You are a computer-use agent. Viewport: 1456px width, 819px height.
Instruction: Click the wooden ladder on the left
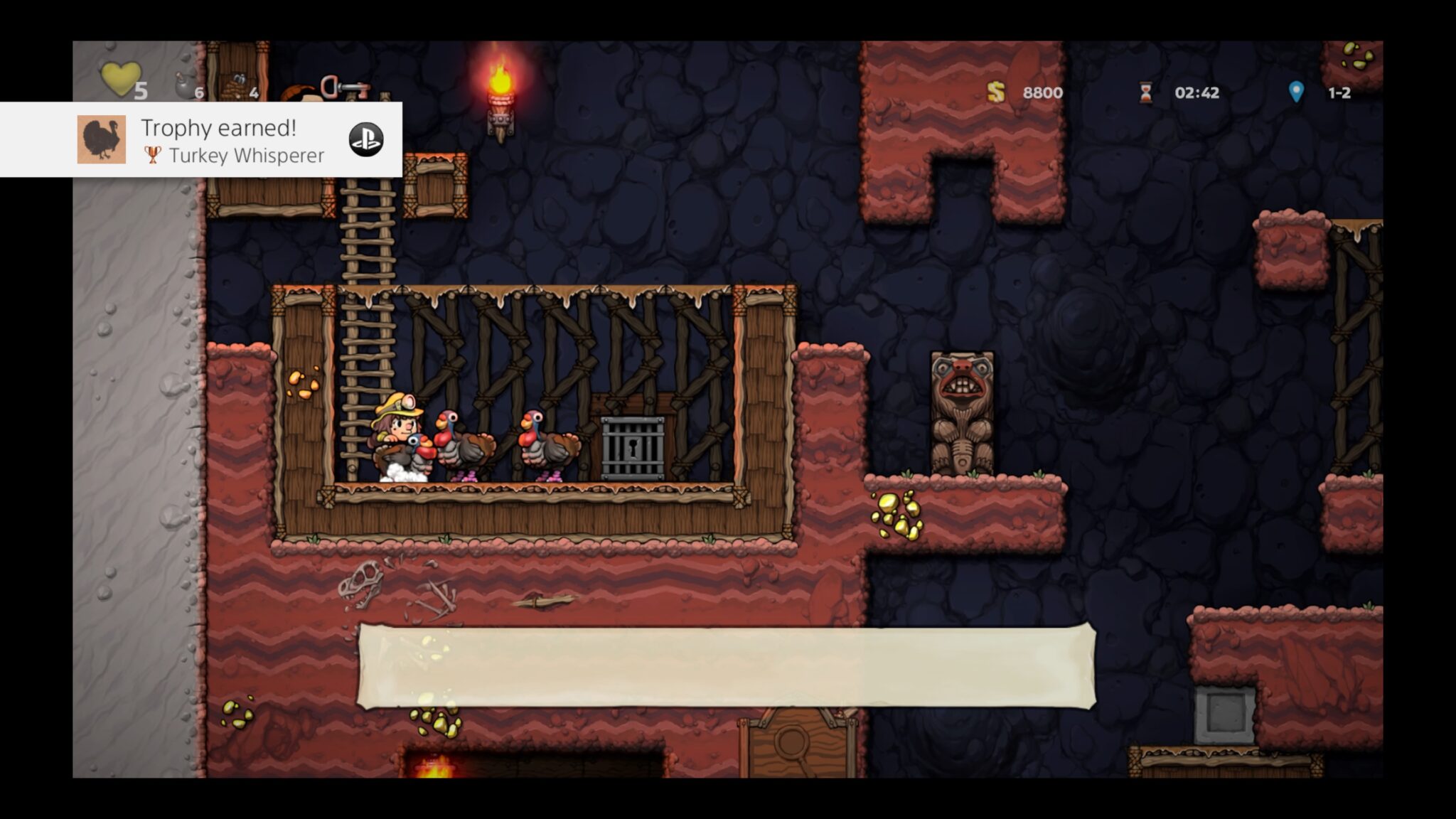click(370, 320)
